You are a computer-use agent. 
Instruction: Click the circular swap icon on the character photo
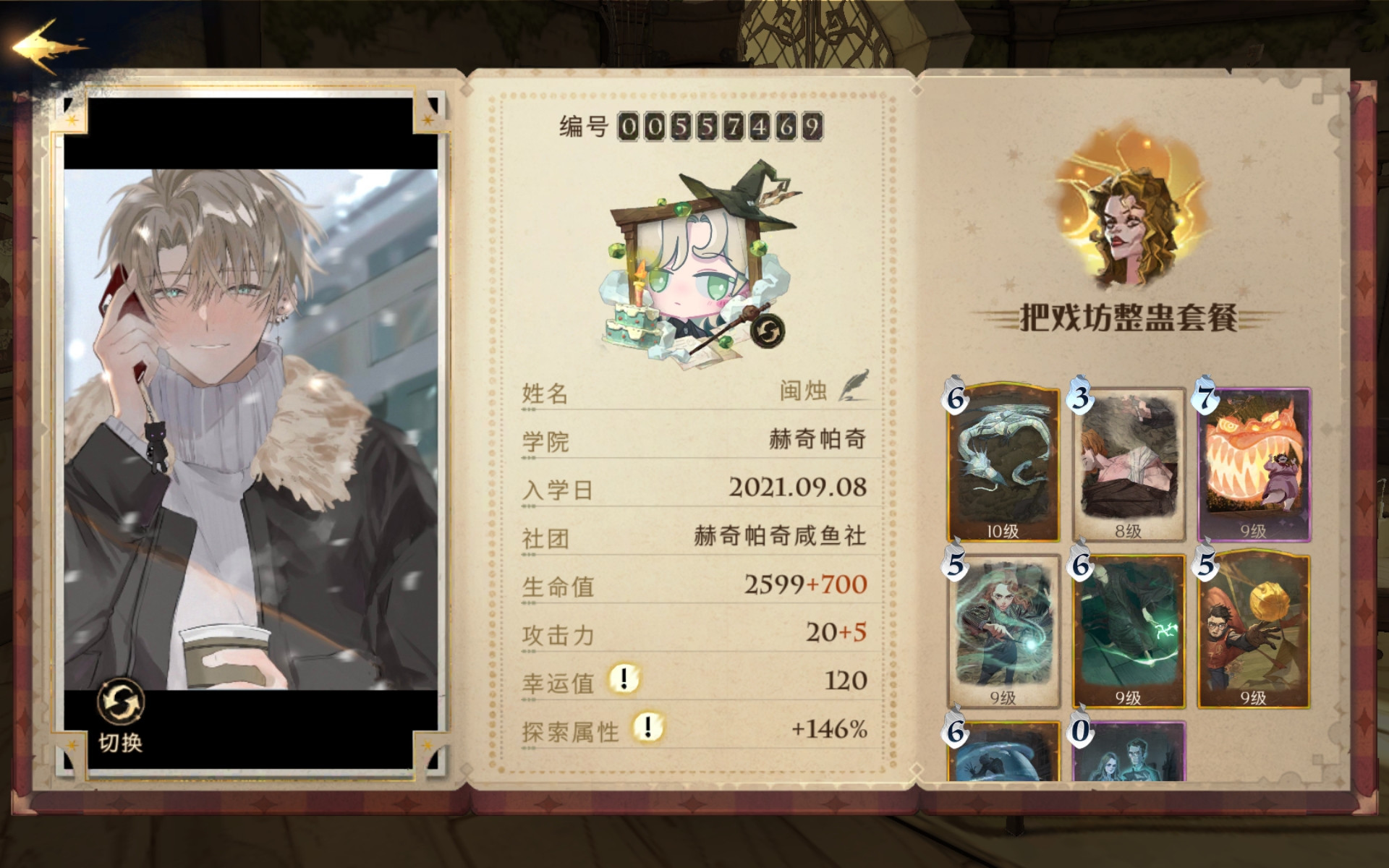point(120,701)
